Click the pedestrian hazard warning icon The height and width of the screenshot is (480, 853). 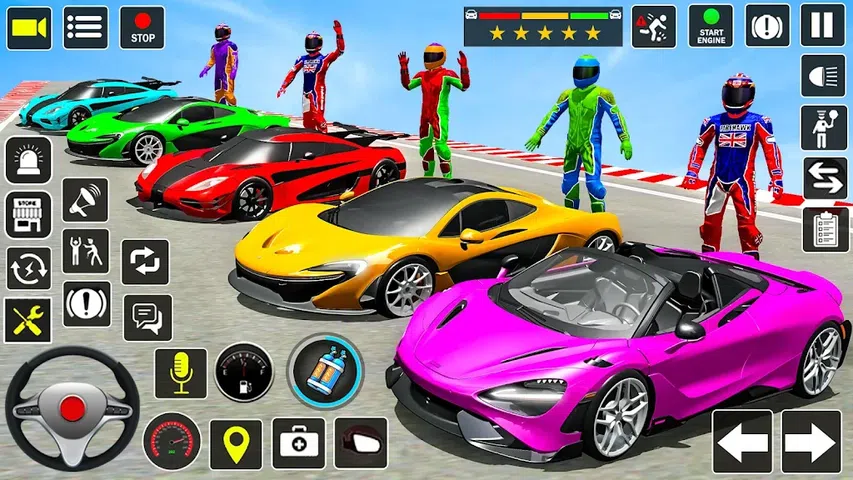point(654,26)
